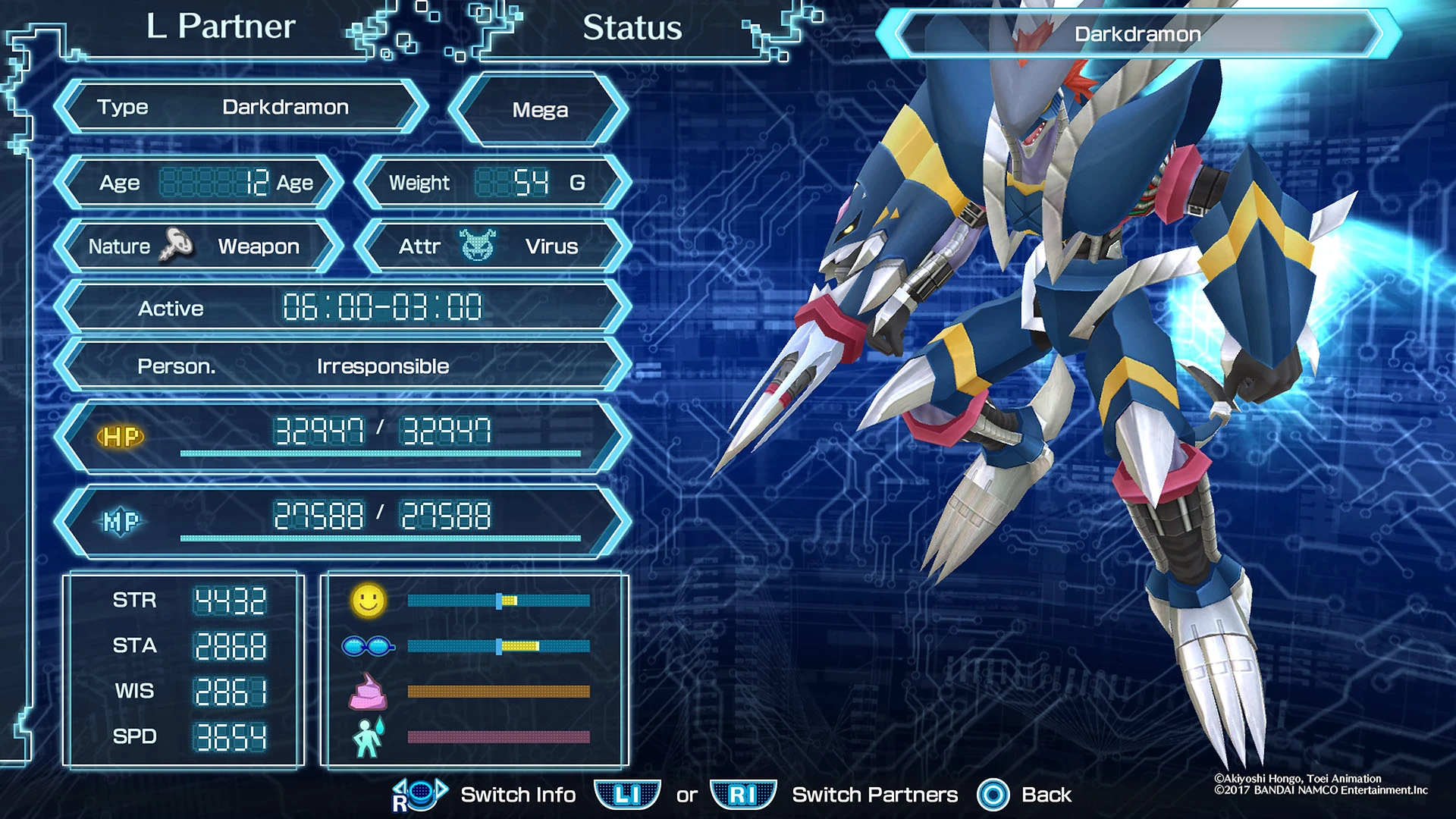Open the Type Darkdramon field
Screen dimensions: 1456x819
[241, 107]
